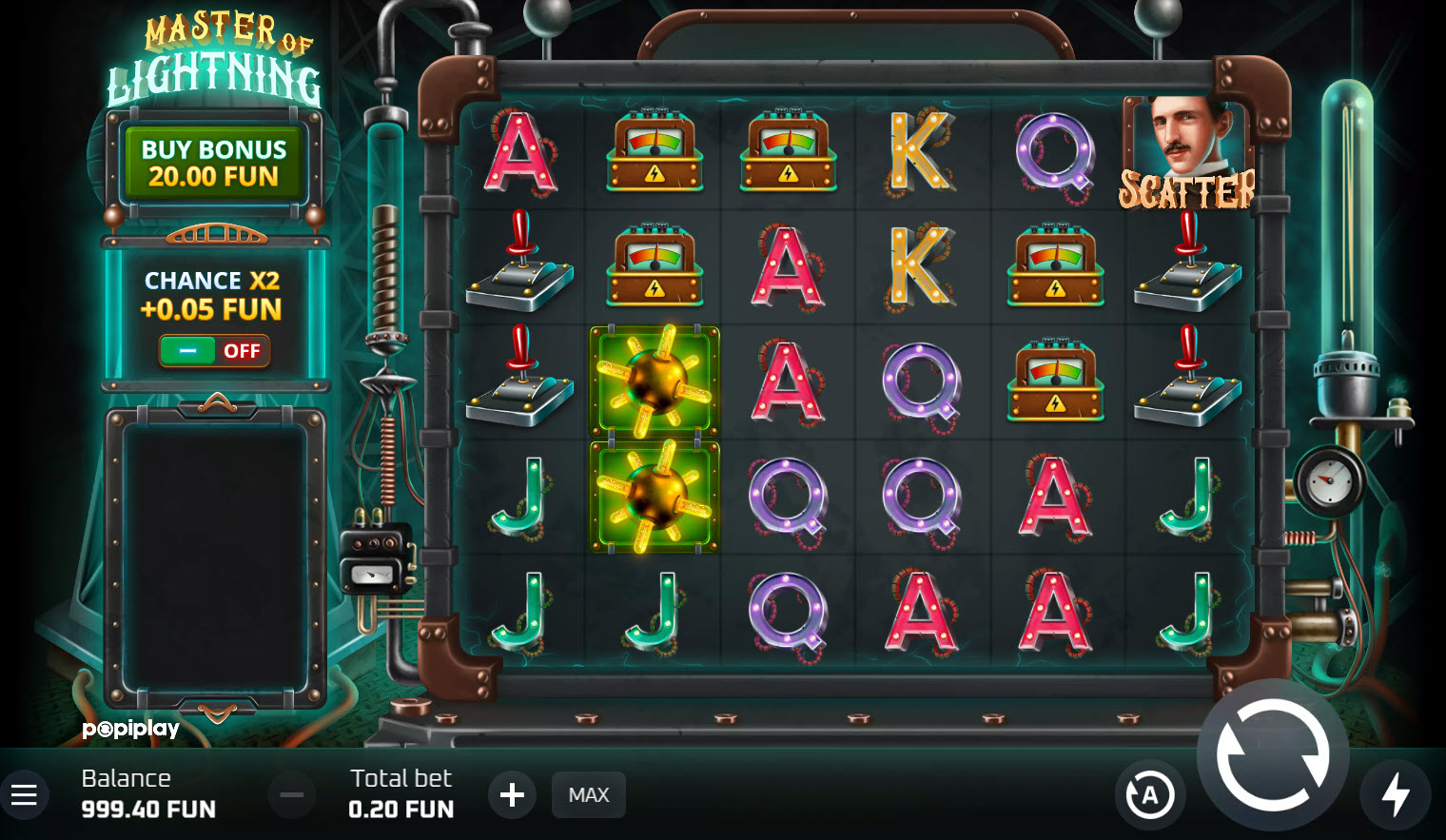
Task: Open the autoplay settings
Action: [1149, 794]
